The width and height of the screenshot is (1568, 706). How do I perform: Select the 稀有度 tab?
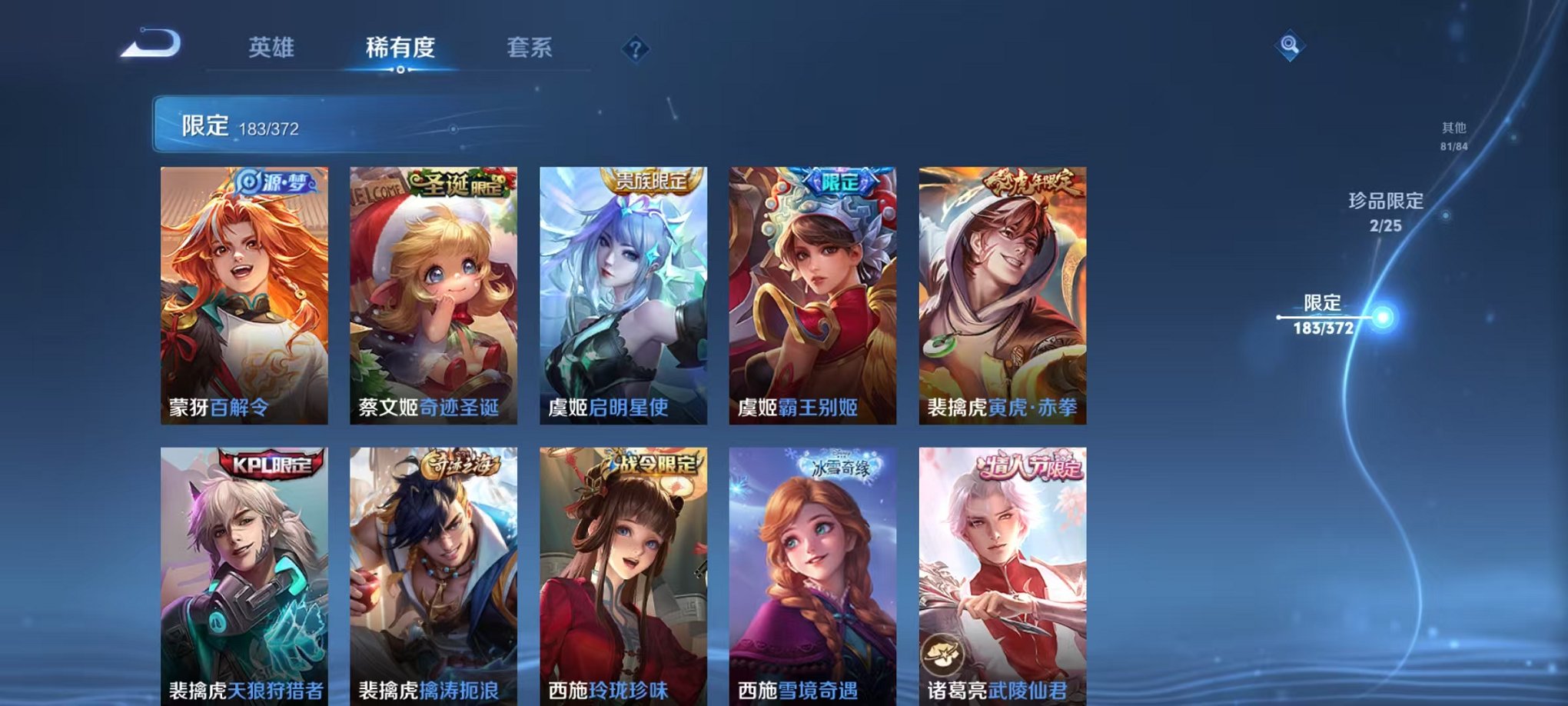(x=401, y=46)
